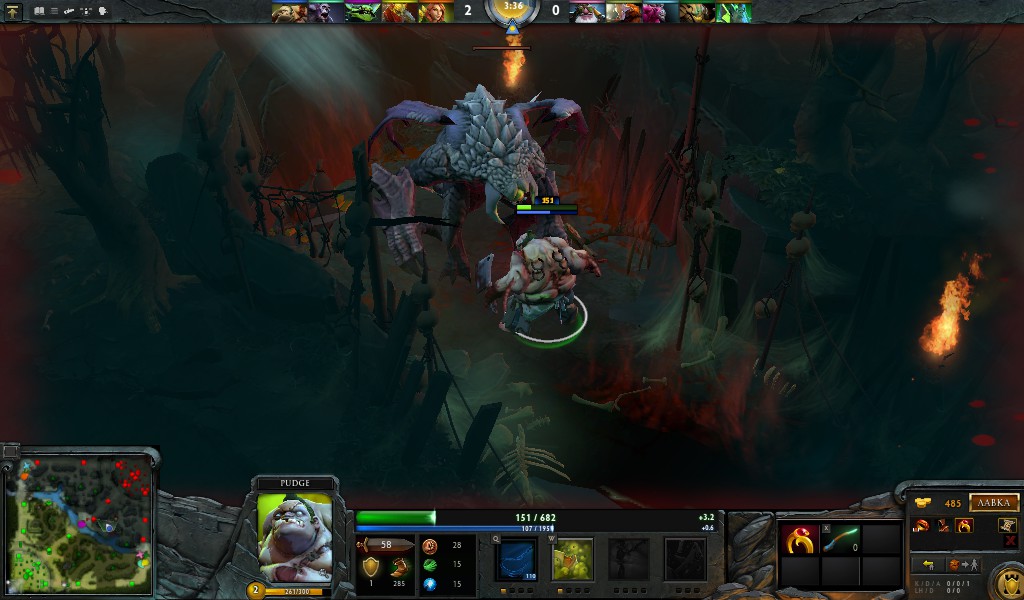Use the Magic Wand item slot
Image resolution: width=1024 pixels, height=600 pixels.
(x=841, y=540)
